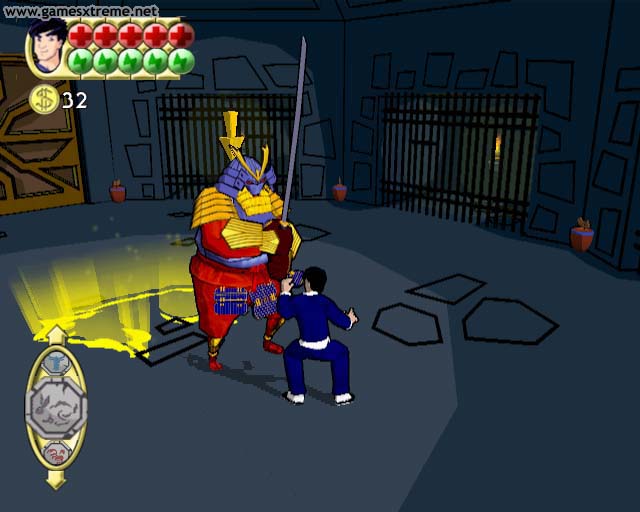Screen dimensions: 640x512
Task: Click Jackie's character portrait
Action: [x=46, y=47]
